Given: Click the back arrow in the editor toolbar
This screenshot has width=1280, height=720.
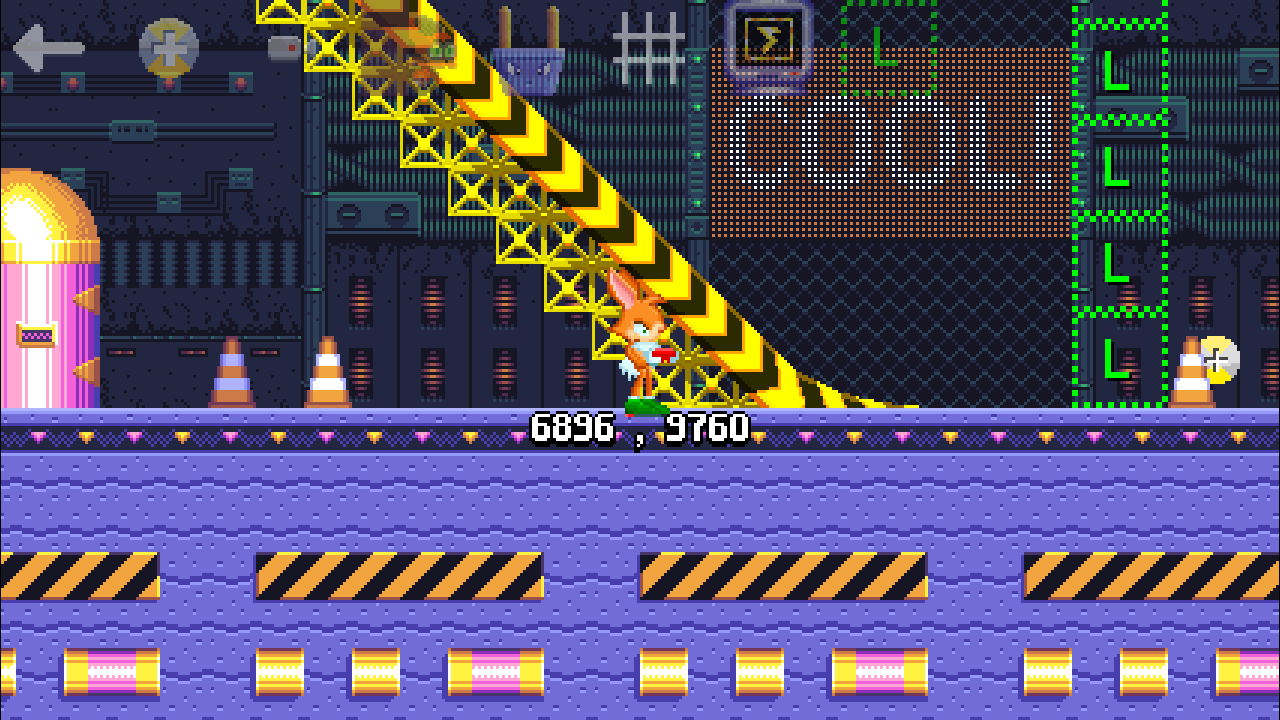Looking at the screenshot, I should coord(47,48).
